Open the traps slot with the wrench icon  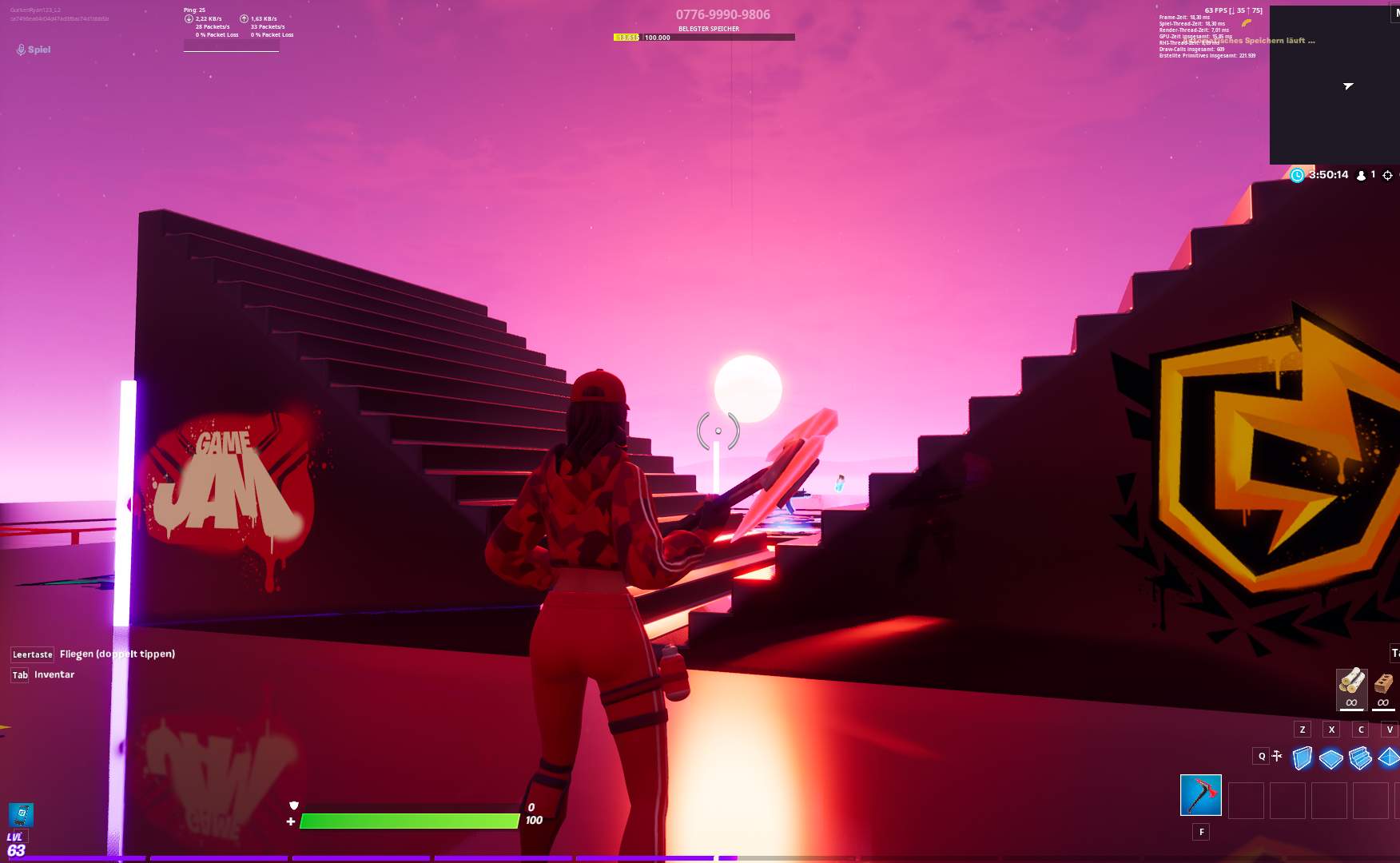[x=1276, y=754]
